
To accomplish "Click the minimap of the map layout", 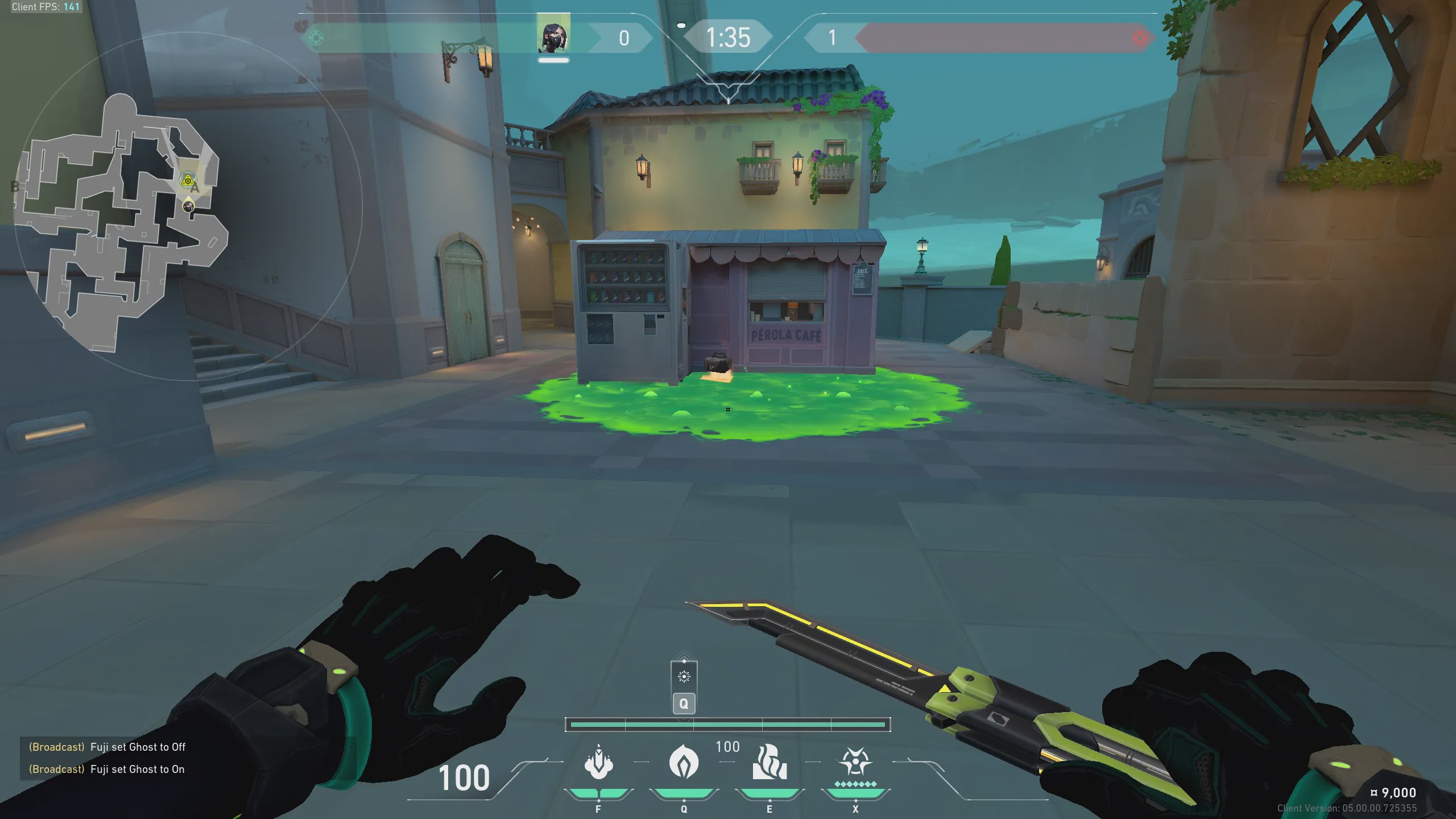I will 119,222.
